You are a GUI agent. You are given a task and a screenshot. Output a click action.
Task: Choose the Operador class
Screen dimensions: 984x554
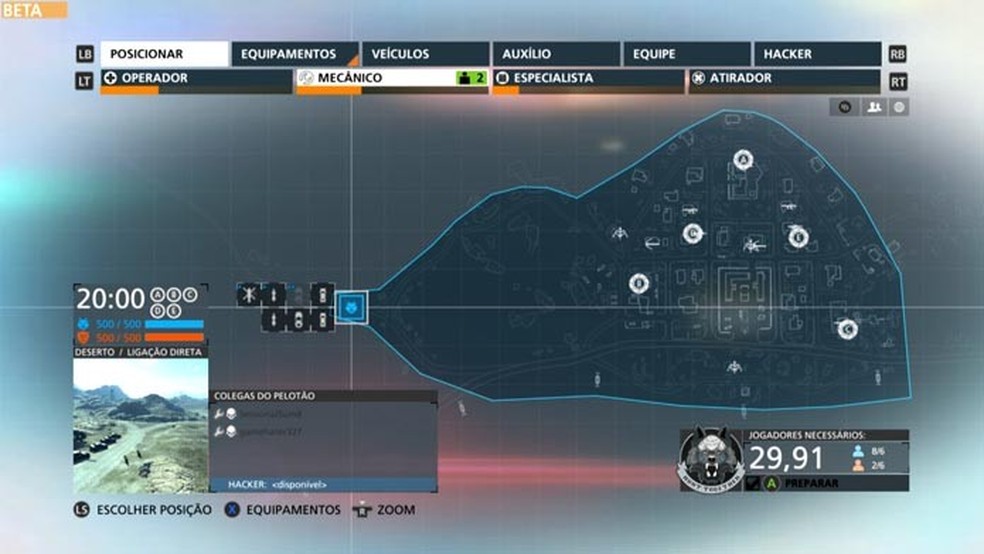(x=196, y=78)
